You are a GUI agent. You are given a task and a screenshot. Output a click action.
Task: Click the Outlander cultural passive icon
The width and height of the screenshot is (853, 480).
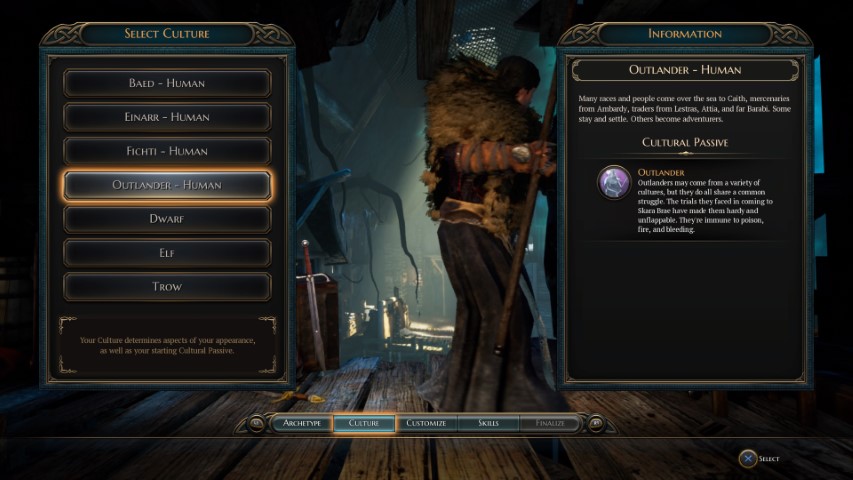[613, 182]
